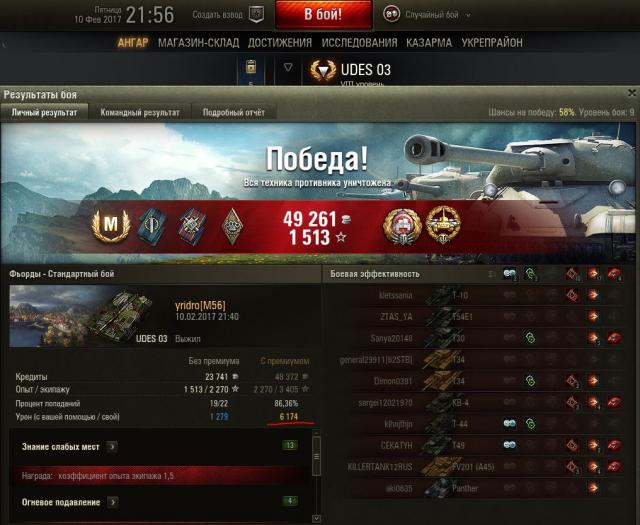Open the «УКРЕПРАЙОН» stronghold menu
The width and height of the screenshot is (640, 525).
pos(494,43)
